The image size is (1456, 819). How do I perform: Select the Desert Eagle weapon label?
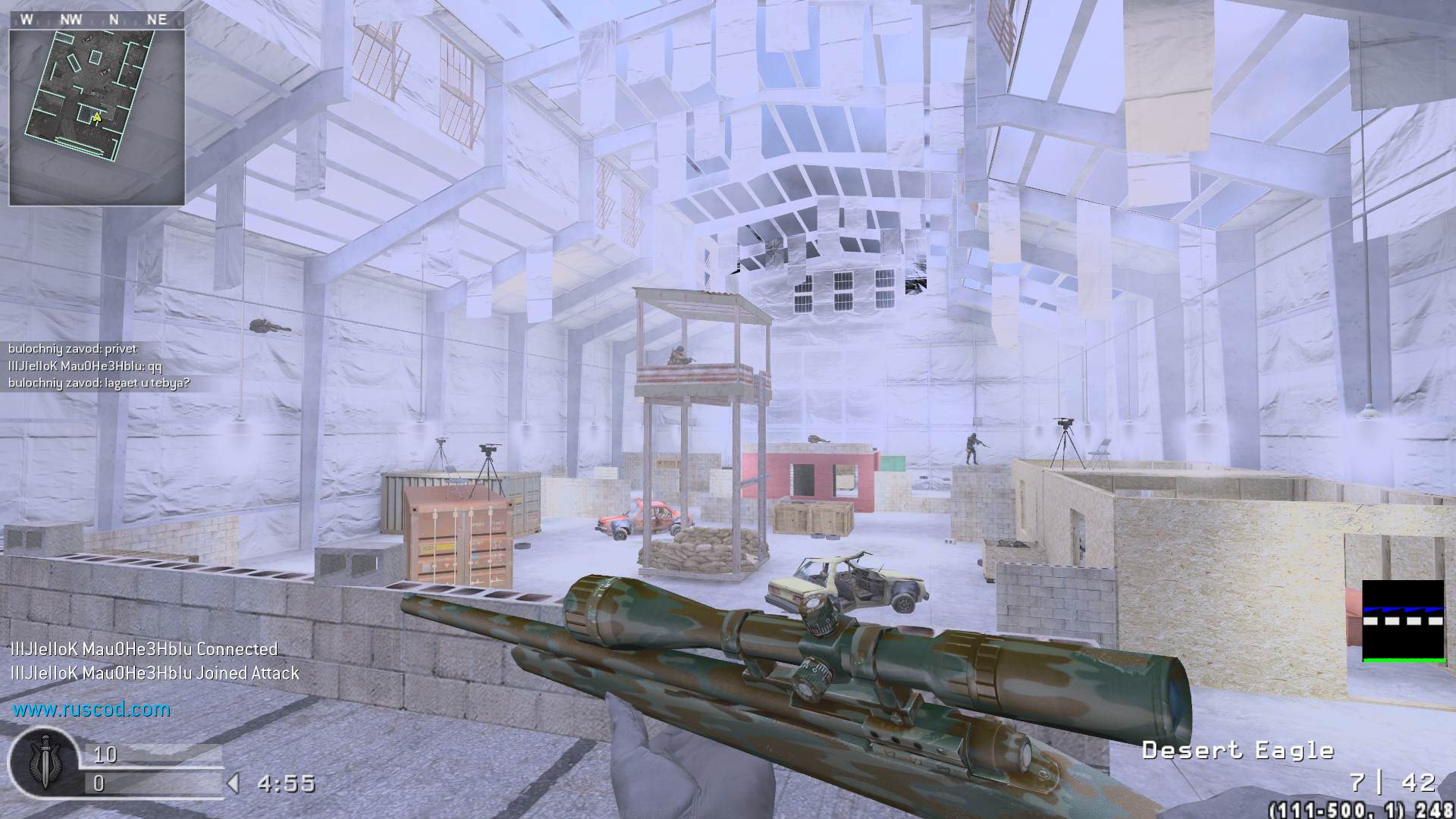(x=1237, y=751)
